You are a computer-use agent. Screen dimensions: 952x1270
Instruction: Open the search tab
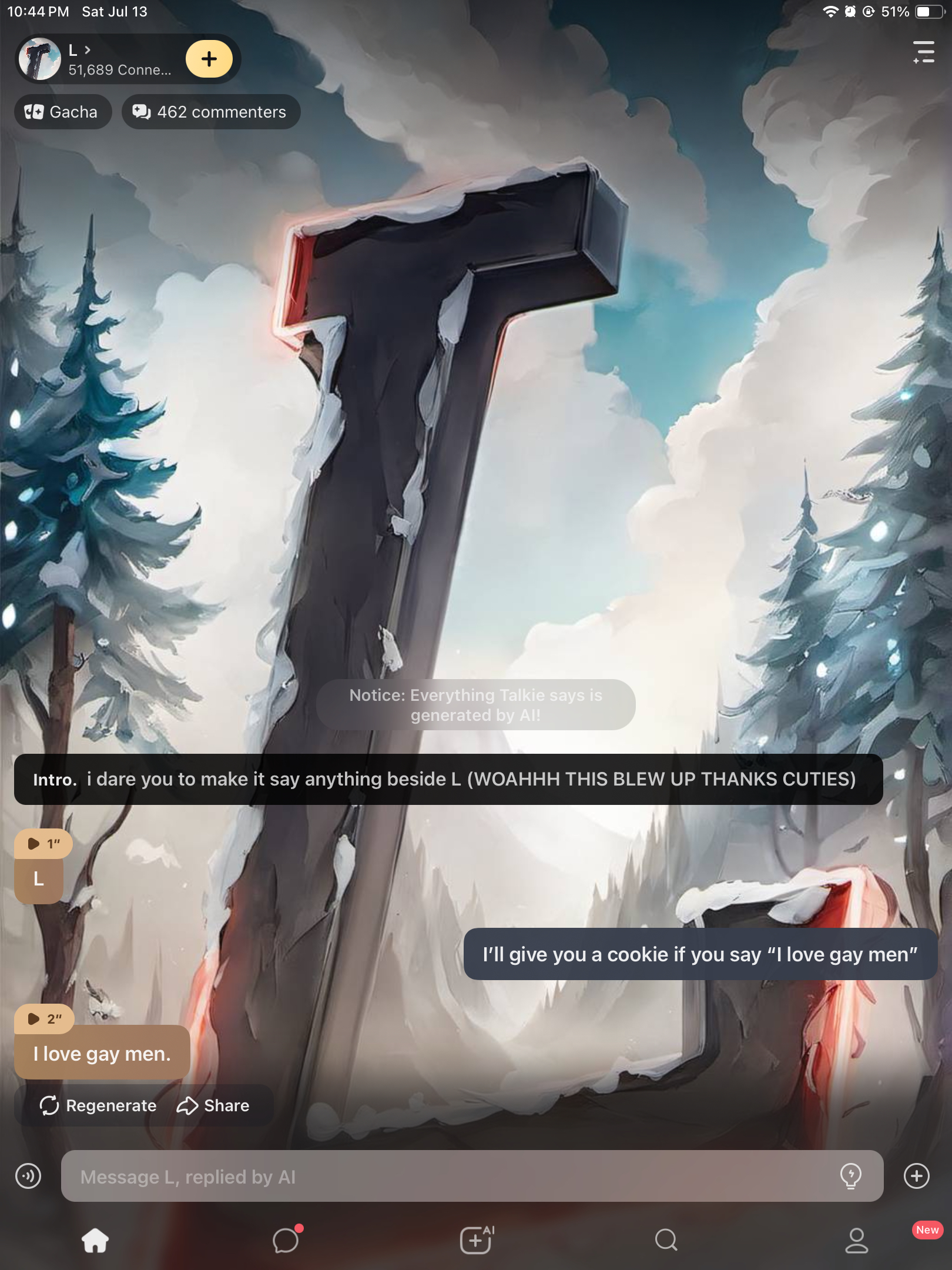click(666, 1241)
